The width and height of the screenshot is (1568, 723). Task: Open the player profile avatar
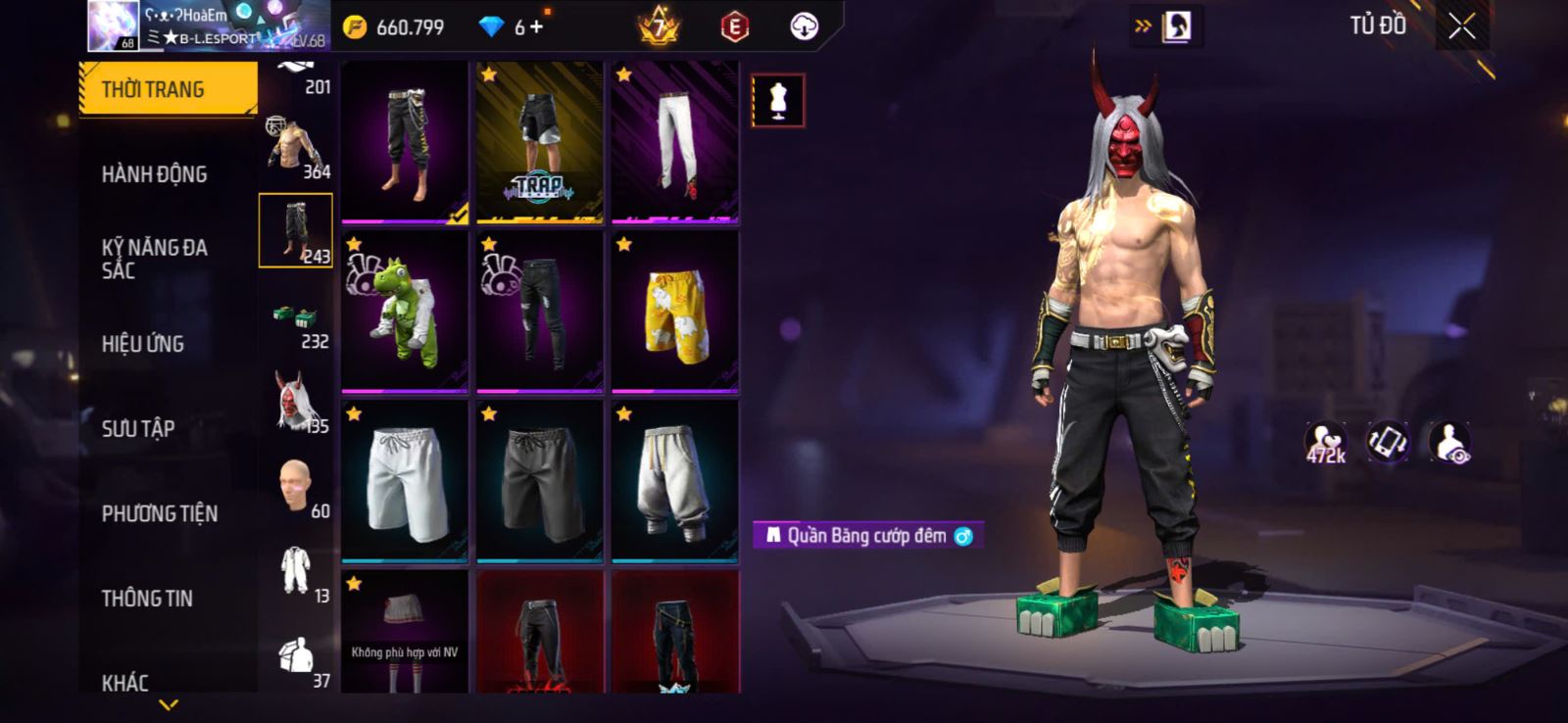point(113,25)
